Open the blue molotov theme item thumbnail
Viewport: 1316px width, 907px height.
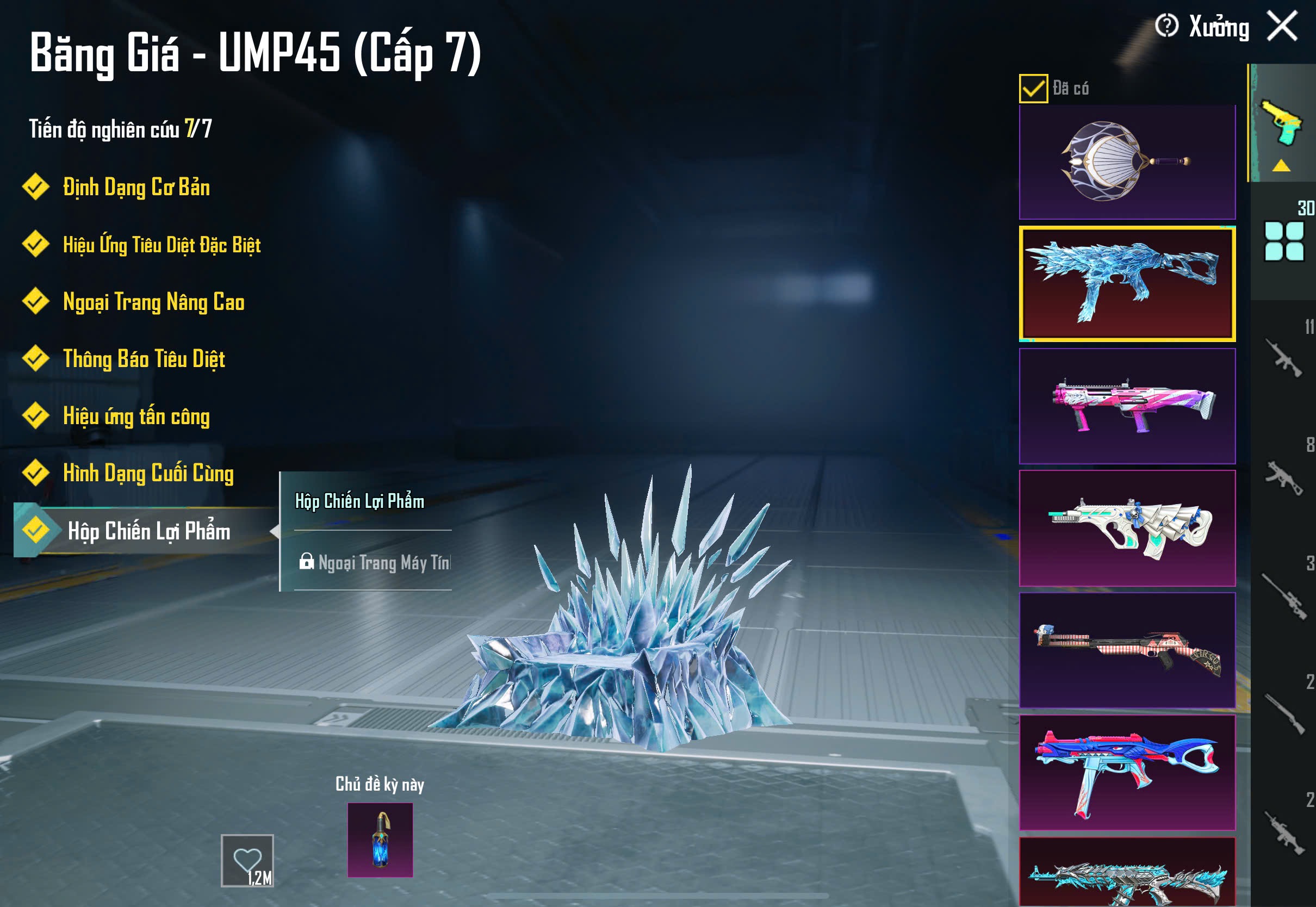click(x=380, y=840)
